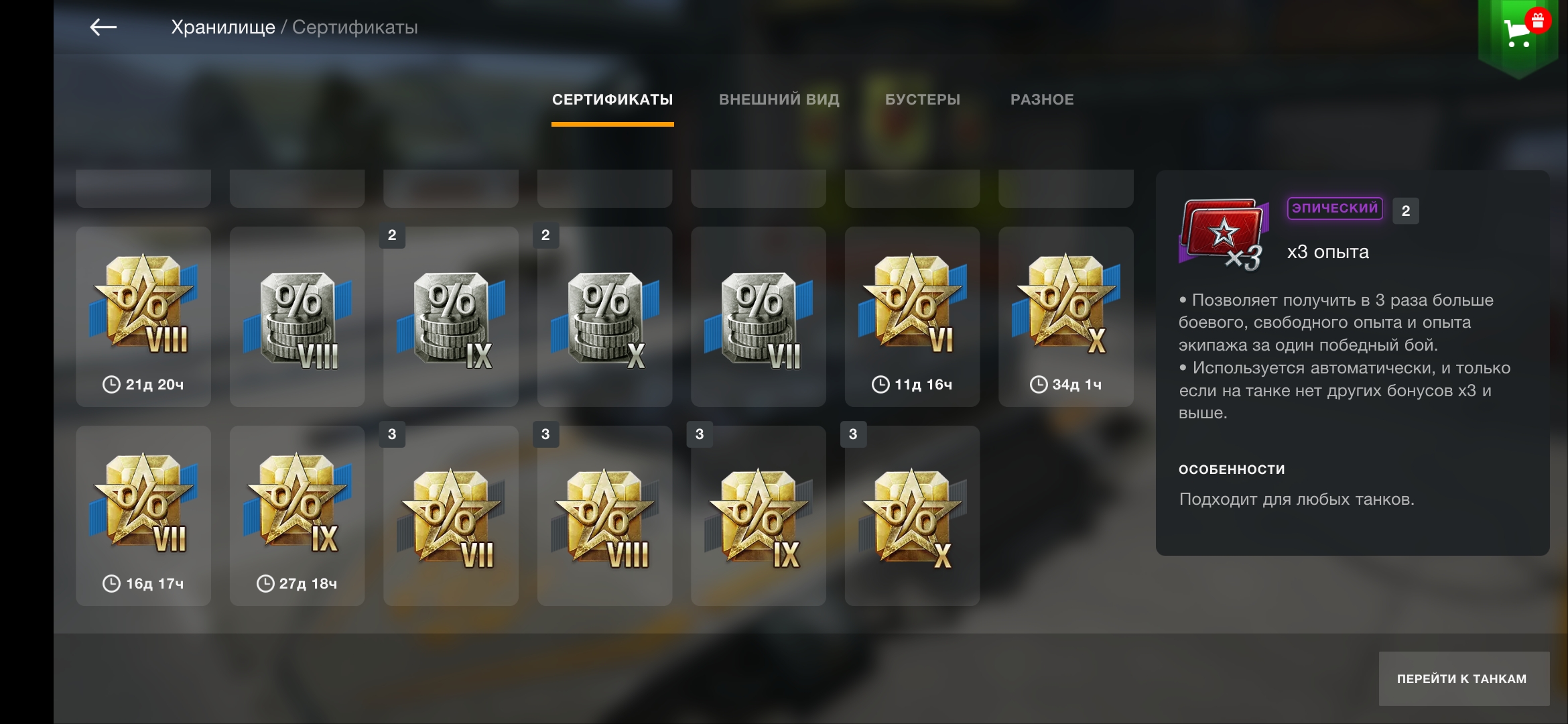The height and width of the screenshot is (724, 1568).
Task: Show the Бустеры tab
Action: point(923,100)
